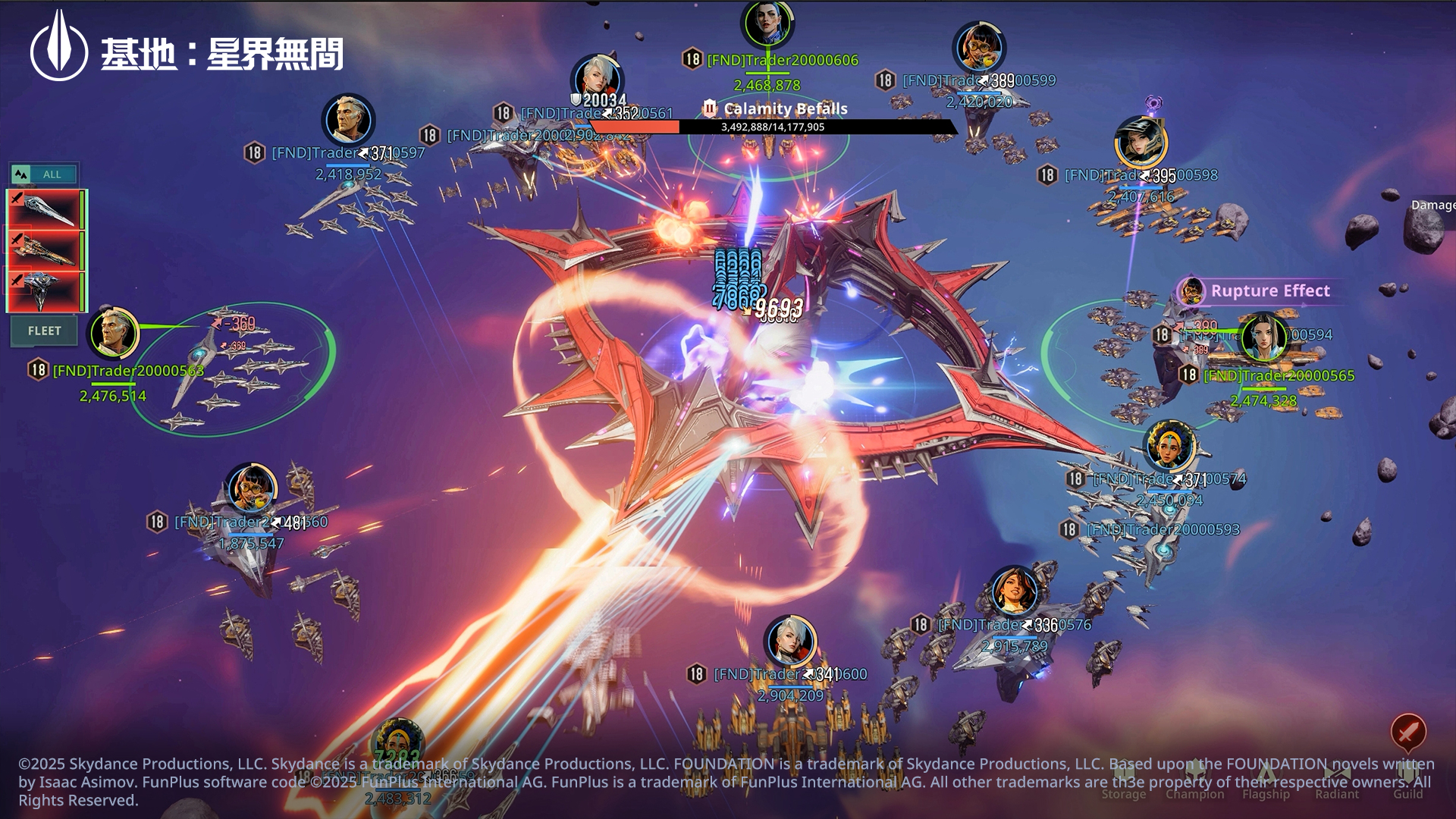Tap the red sword battle marker
Image resolution: width=1456 pixels, height=819 pixels.
pyautogui.click(x=1408, y=732)
